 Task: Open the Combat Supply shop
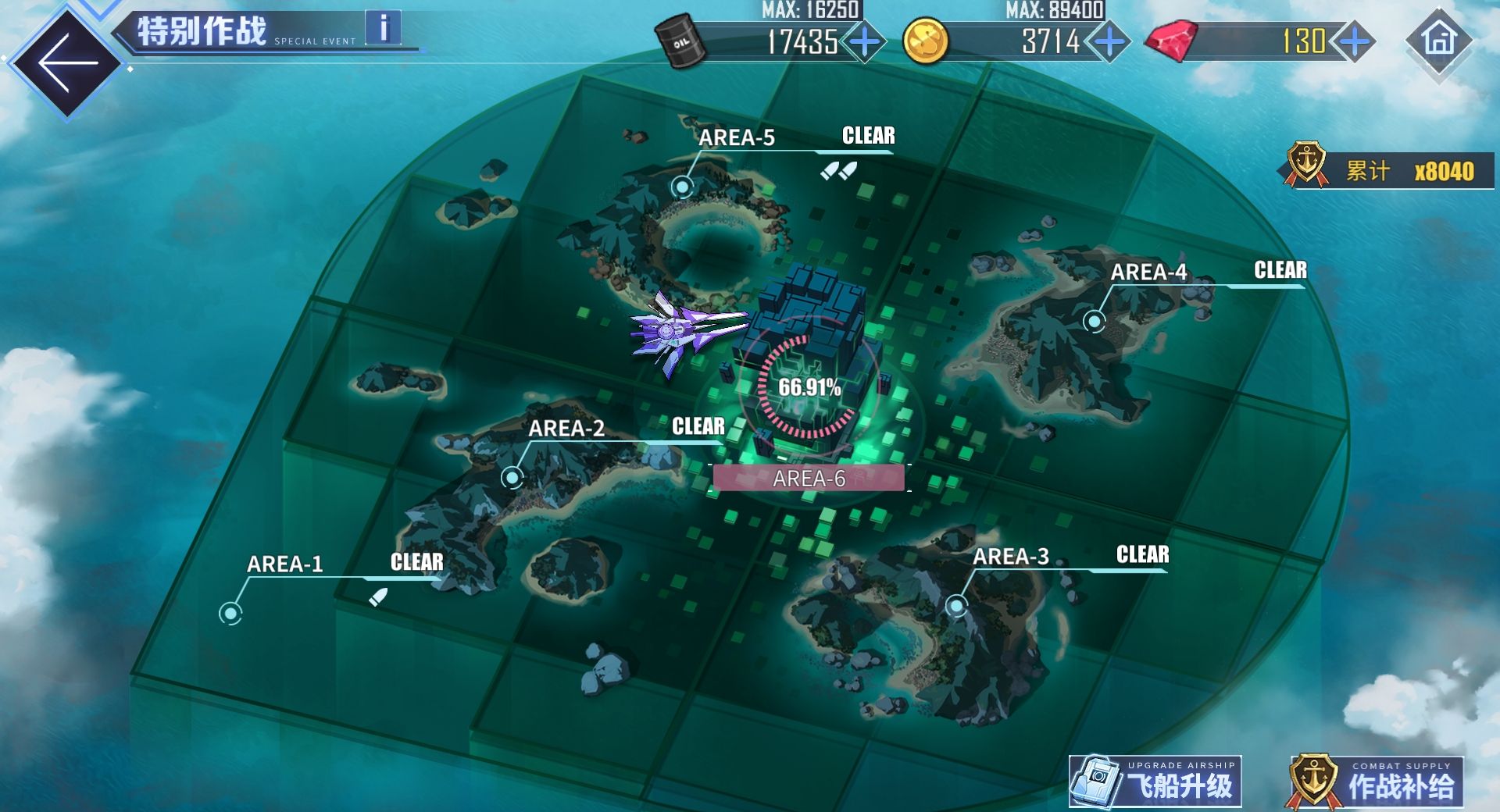pyautogui.click(x=1376, y=782)
